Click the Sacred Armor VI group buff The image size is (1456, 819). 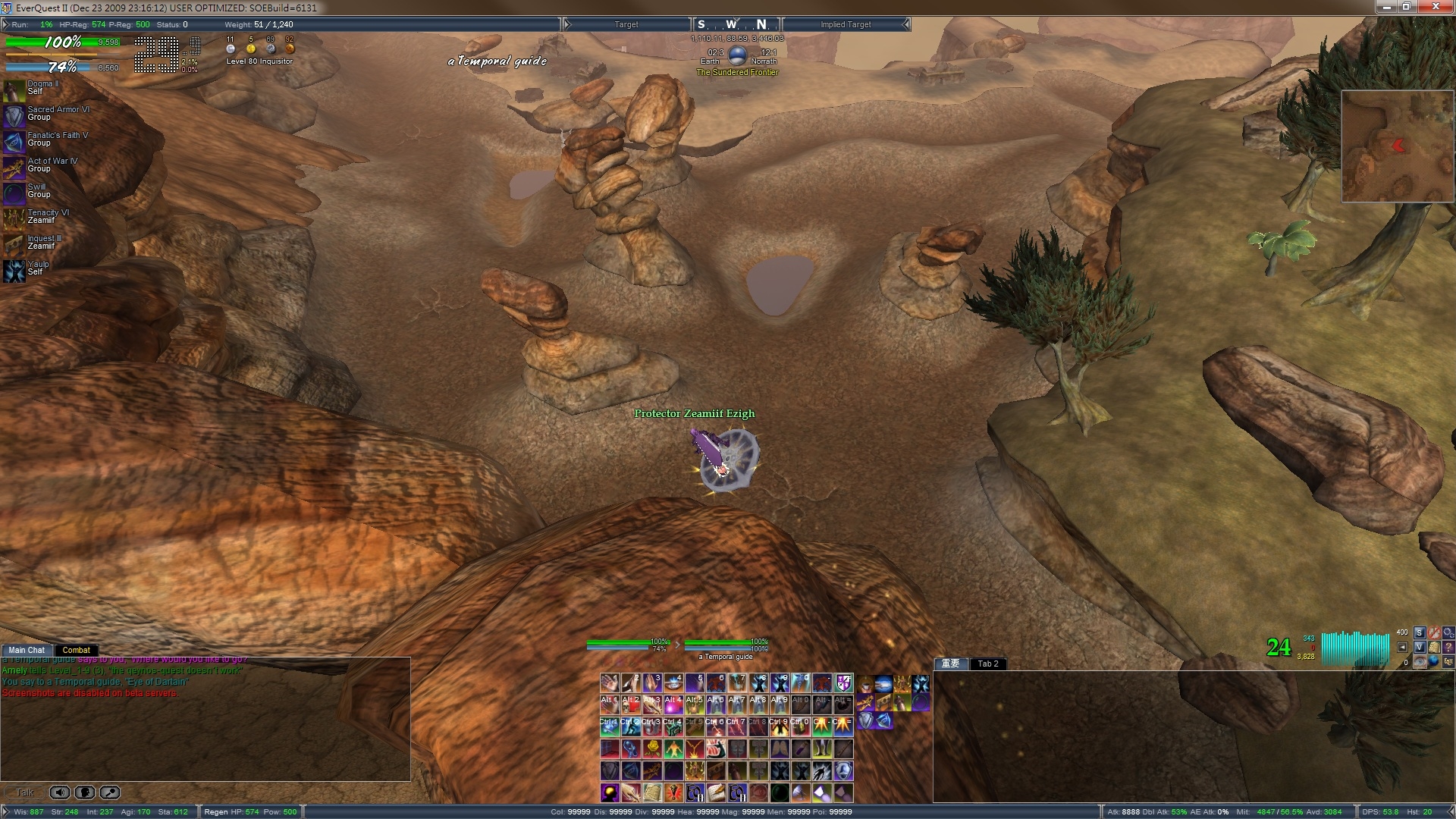pyautogui.click(x=14, y=115)
